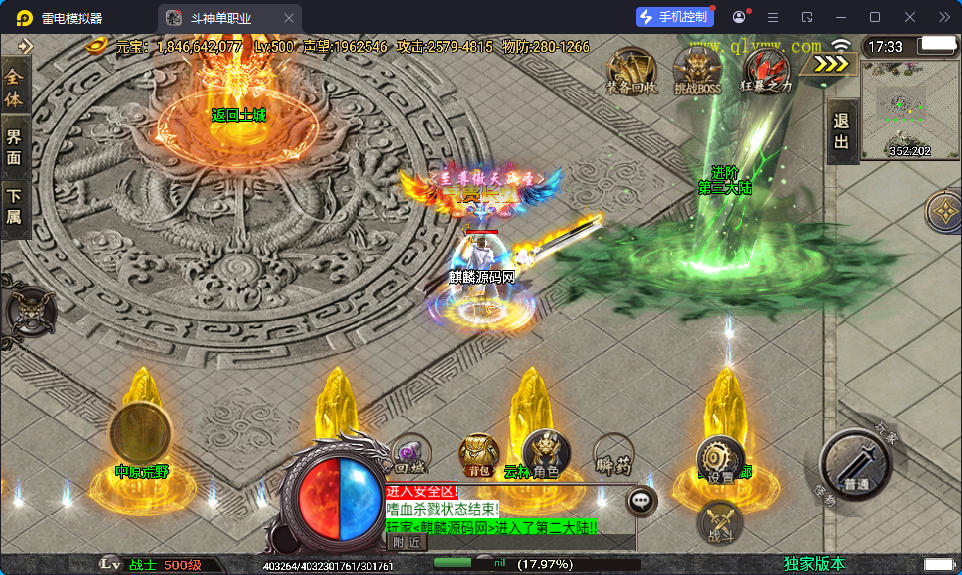This screenshot has width=962, height=575.
Task: Toggle the 战斗 crossed-swords combat button
Action: point(720,521)
